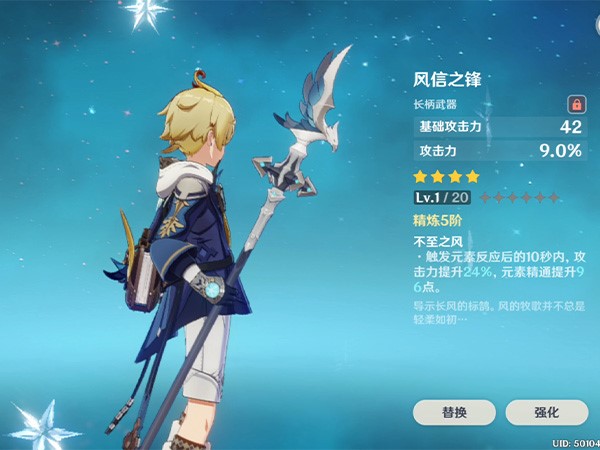Open the 强化 (Enhance) weapon menu

(546, 412)
